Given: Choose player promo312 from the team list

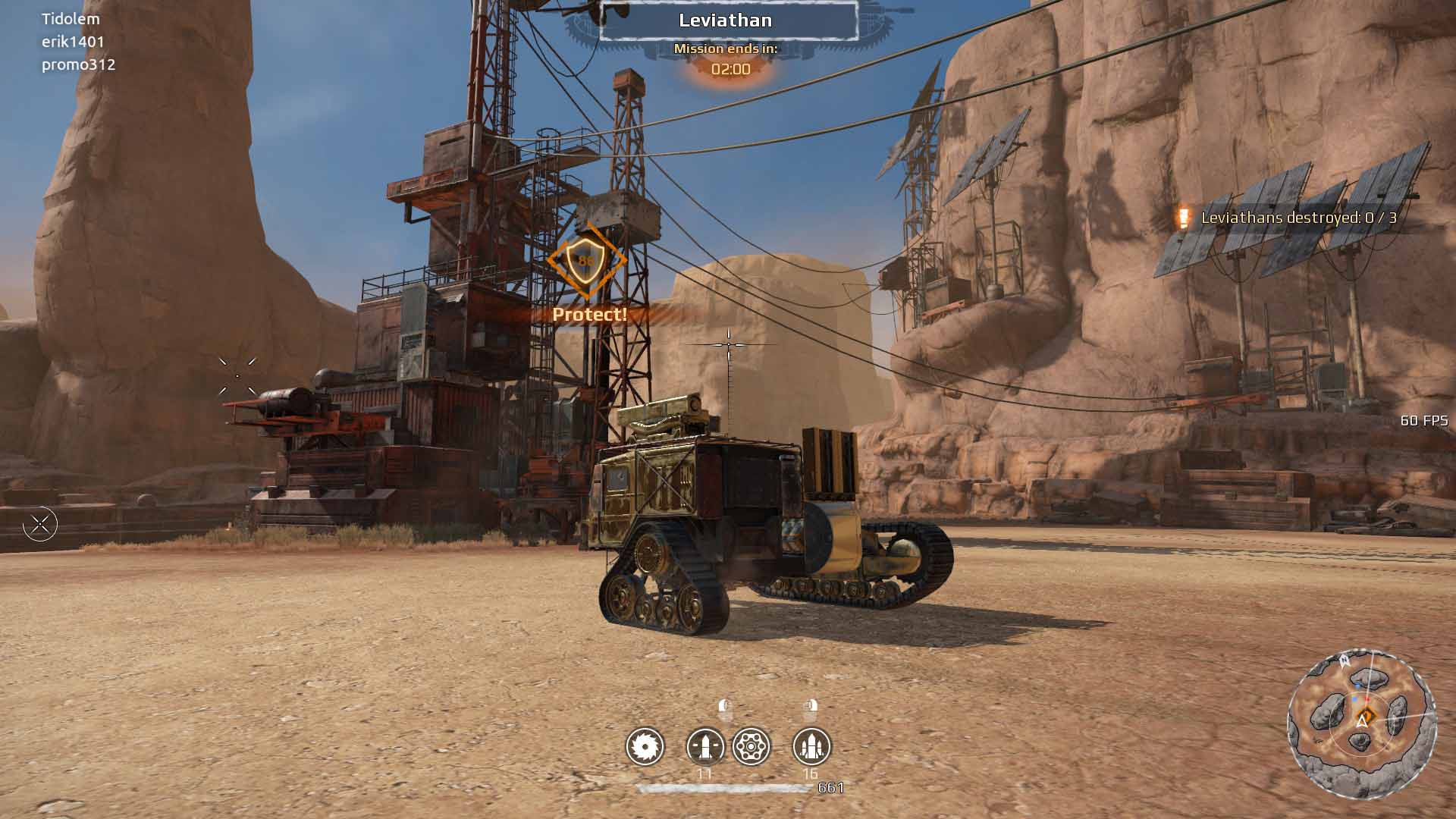Looking at the screenshot, I should coord(78,64).
